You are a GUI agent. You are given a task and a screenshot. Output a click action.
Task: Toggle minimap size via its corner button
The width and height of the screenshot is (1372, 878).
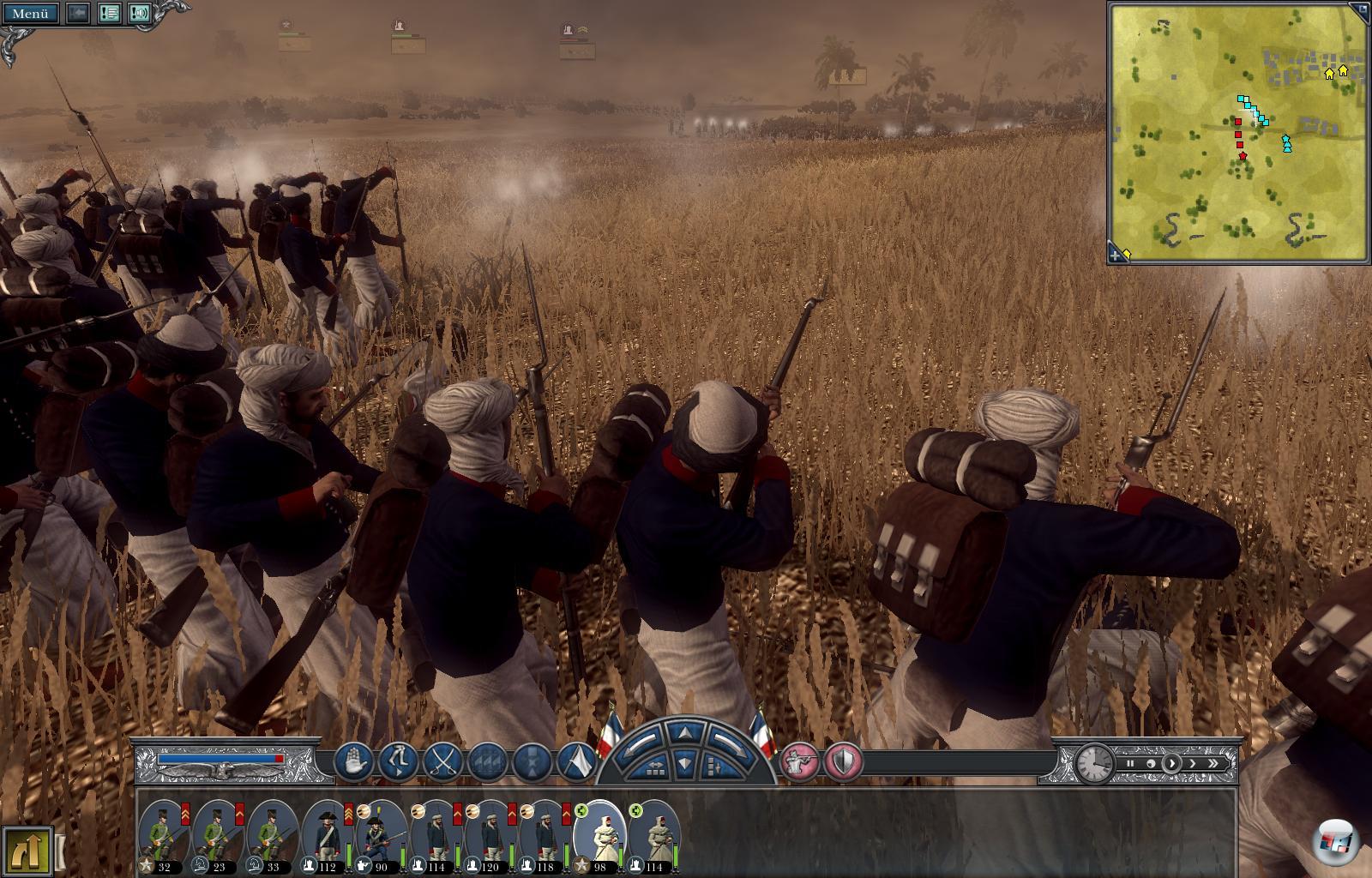[x=1359, y=11]
